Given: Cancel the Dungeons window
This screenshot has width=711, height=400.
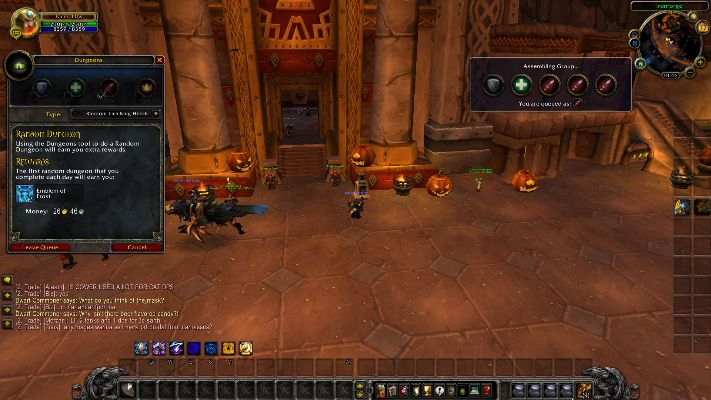Looking at the screenshot, I should pyautogui.click(x=137, y=247).
